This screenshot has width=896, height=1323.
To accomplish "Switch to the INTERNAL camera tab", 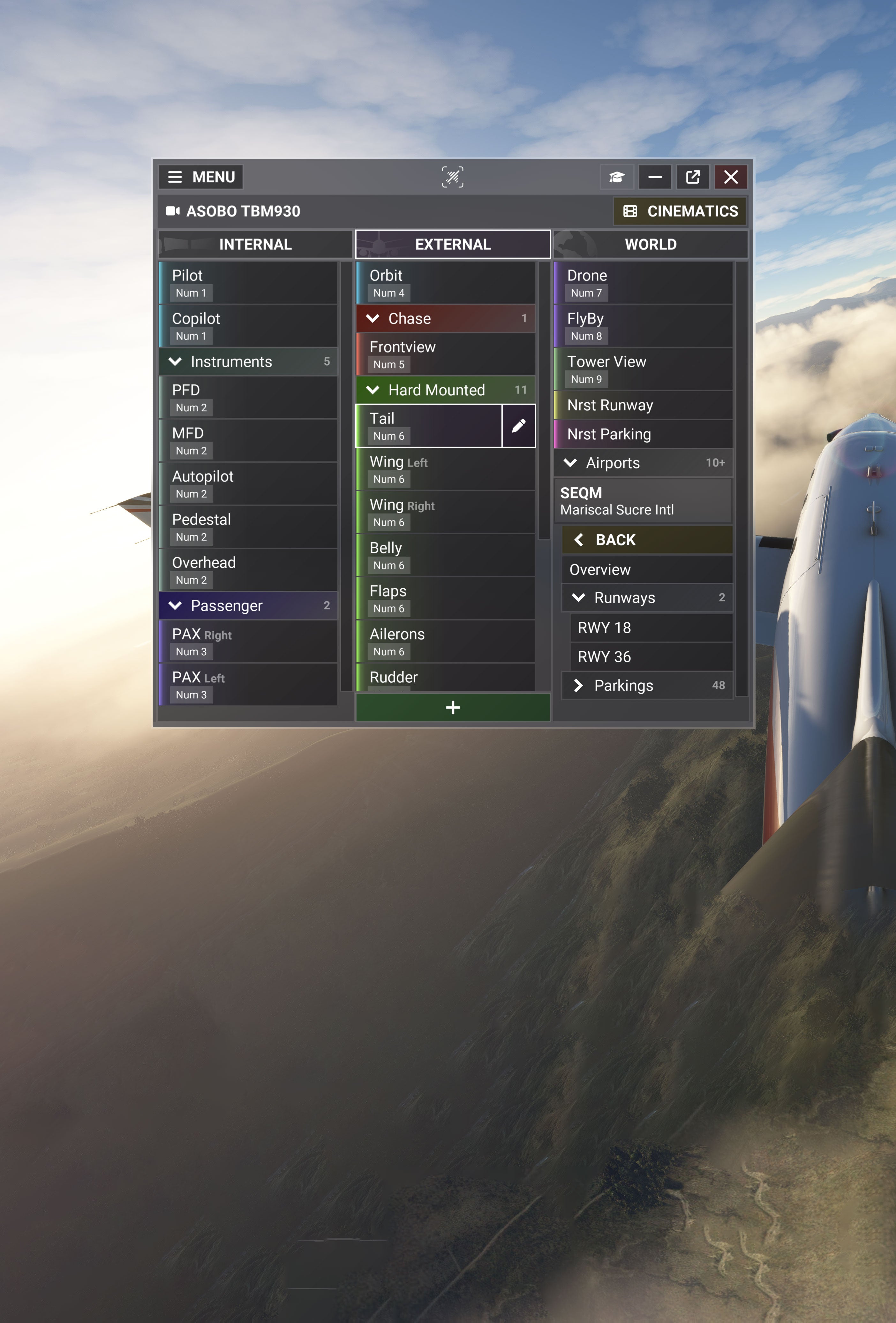I will click(255, 244).
